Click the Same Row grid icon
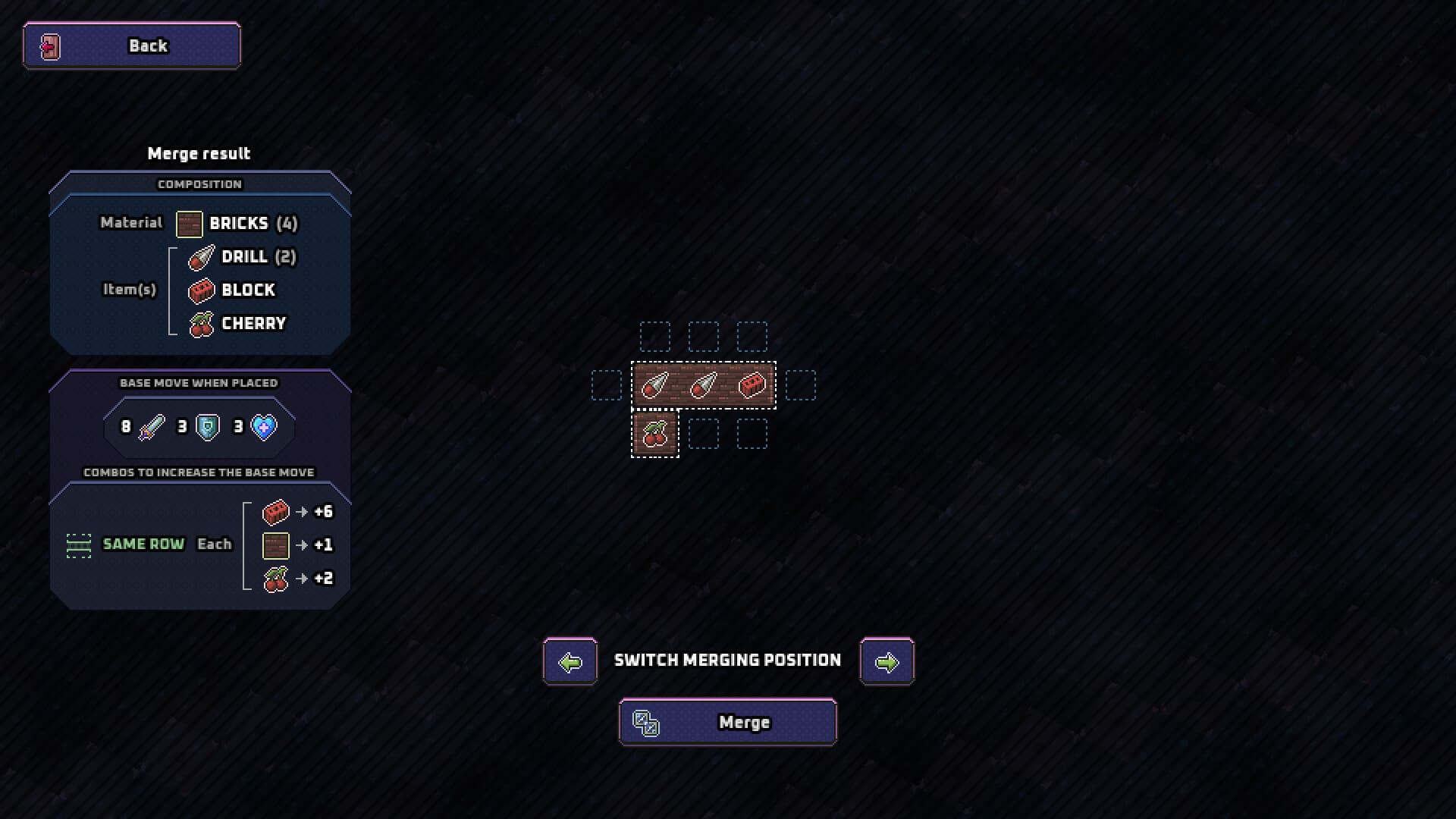Screen dimensions: 1456x819 pyautogui.click(x=79, y=544)
